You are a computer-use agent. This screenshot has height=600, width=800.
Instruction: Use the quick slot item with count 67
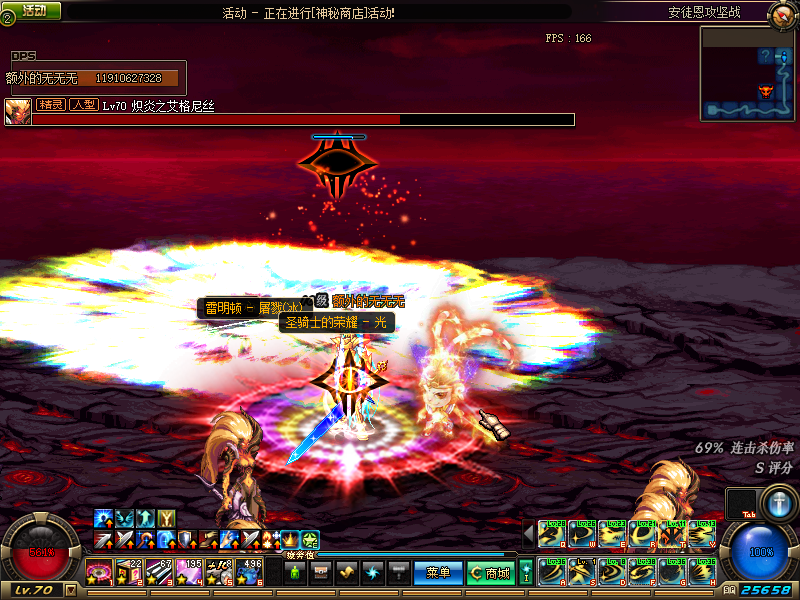coord(160,573)
